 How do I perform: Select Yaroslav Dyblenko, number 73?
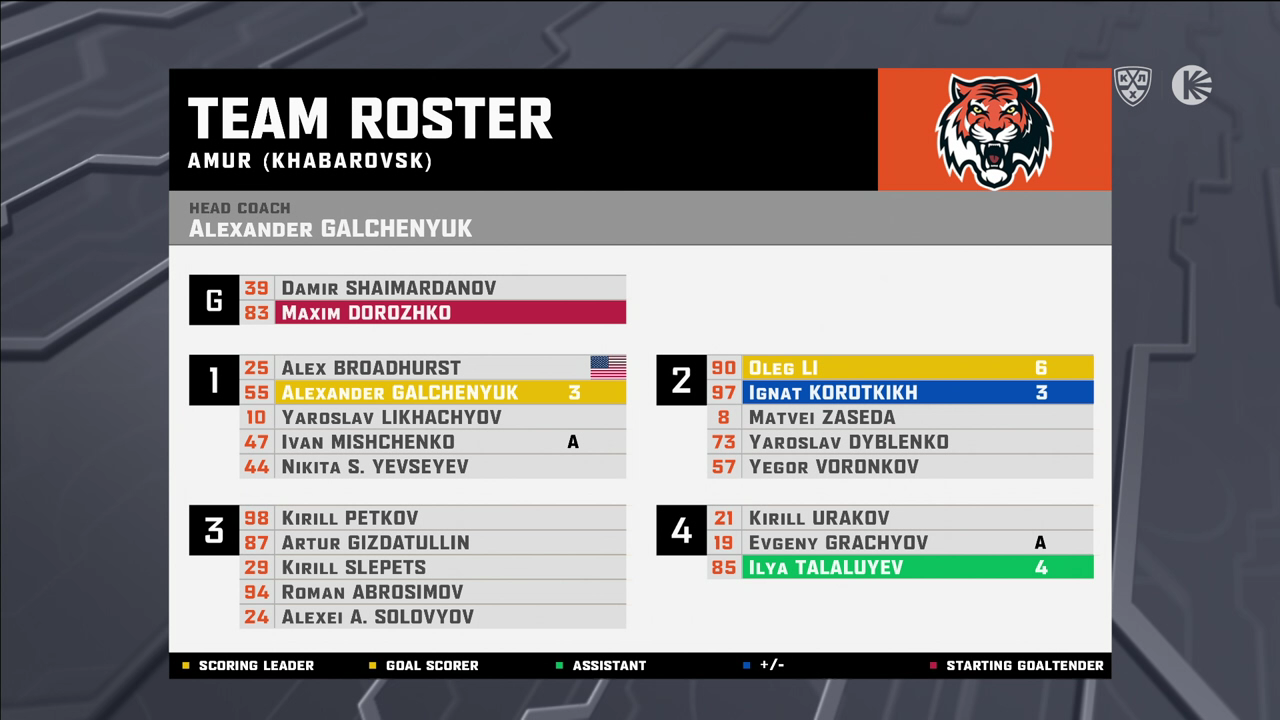[x=899, y=442]
